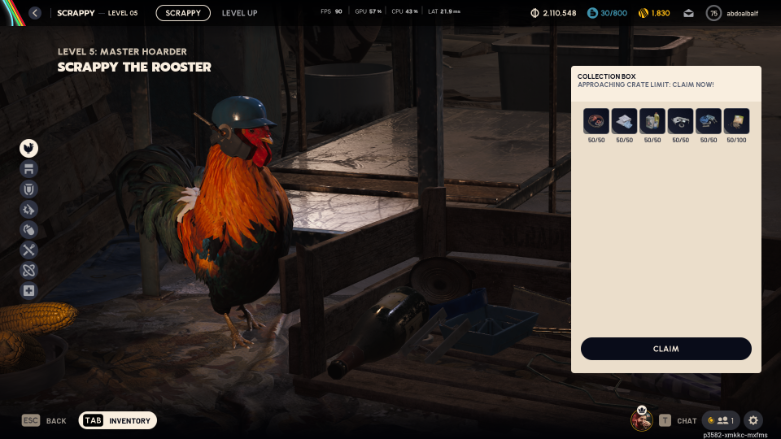Click the back arrow in top bar

click(x=35, y=13)
